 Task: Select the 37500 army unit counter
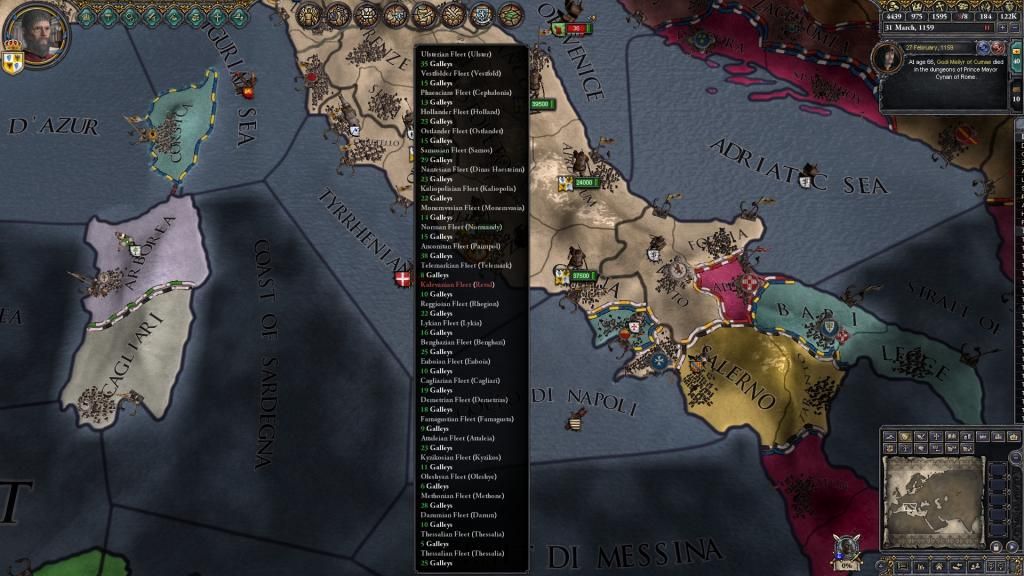[578, 276]
